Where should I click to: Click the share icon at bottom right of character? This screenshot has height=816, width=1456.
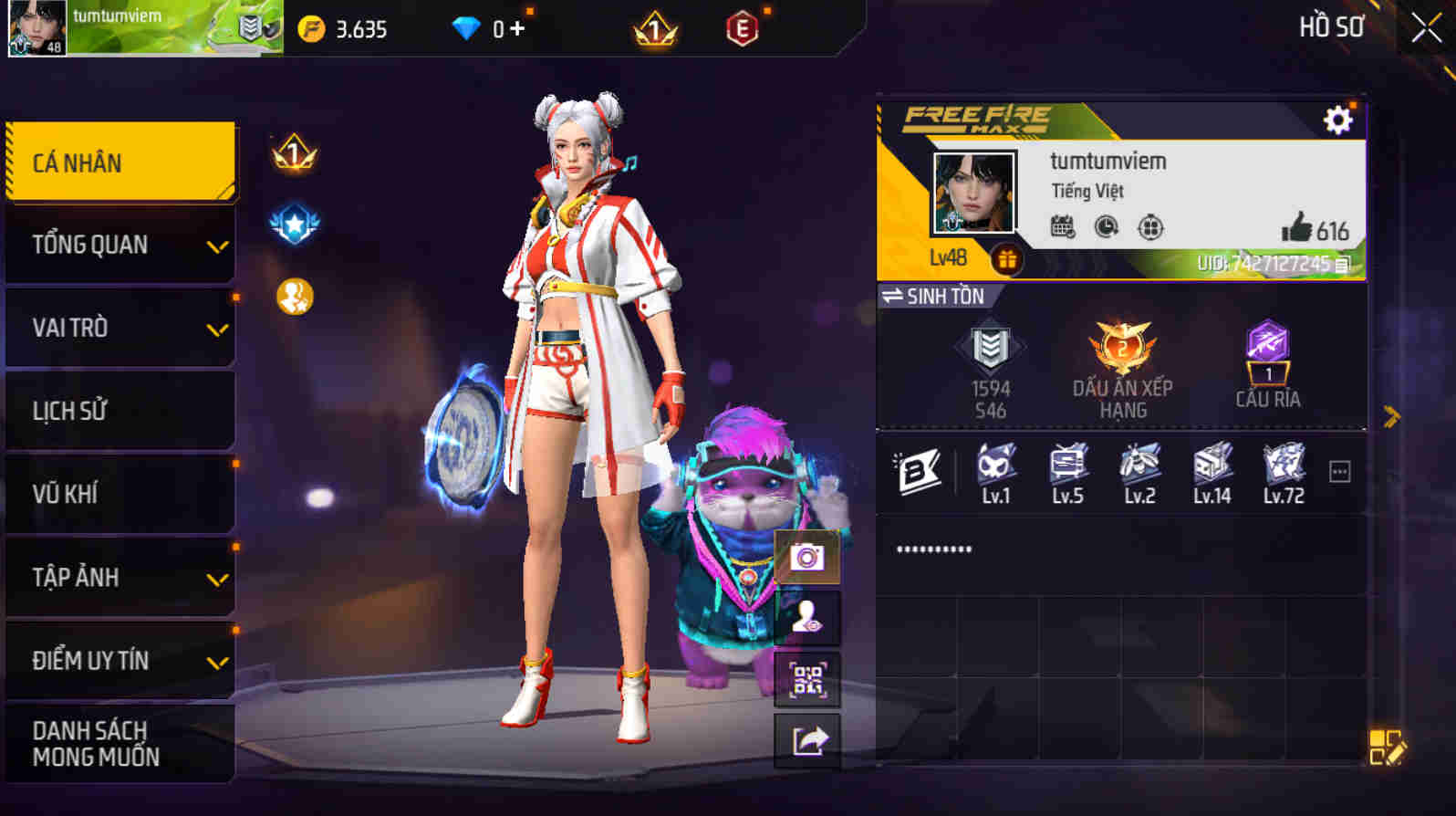806,740
